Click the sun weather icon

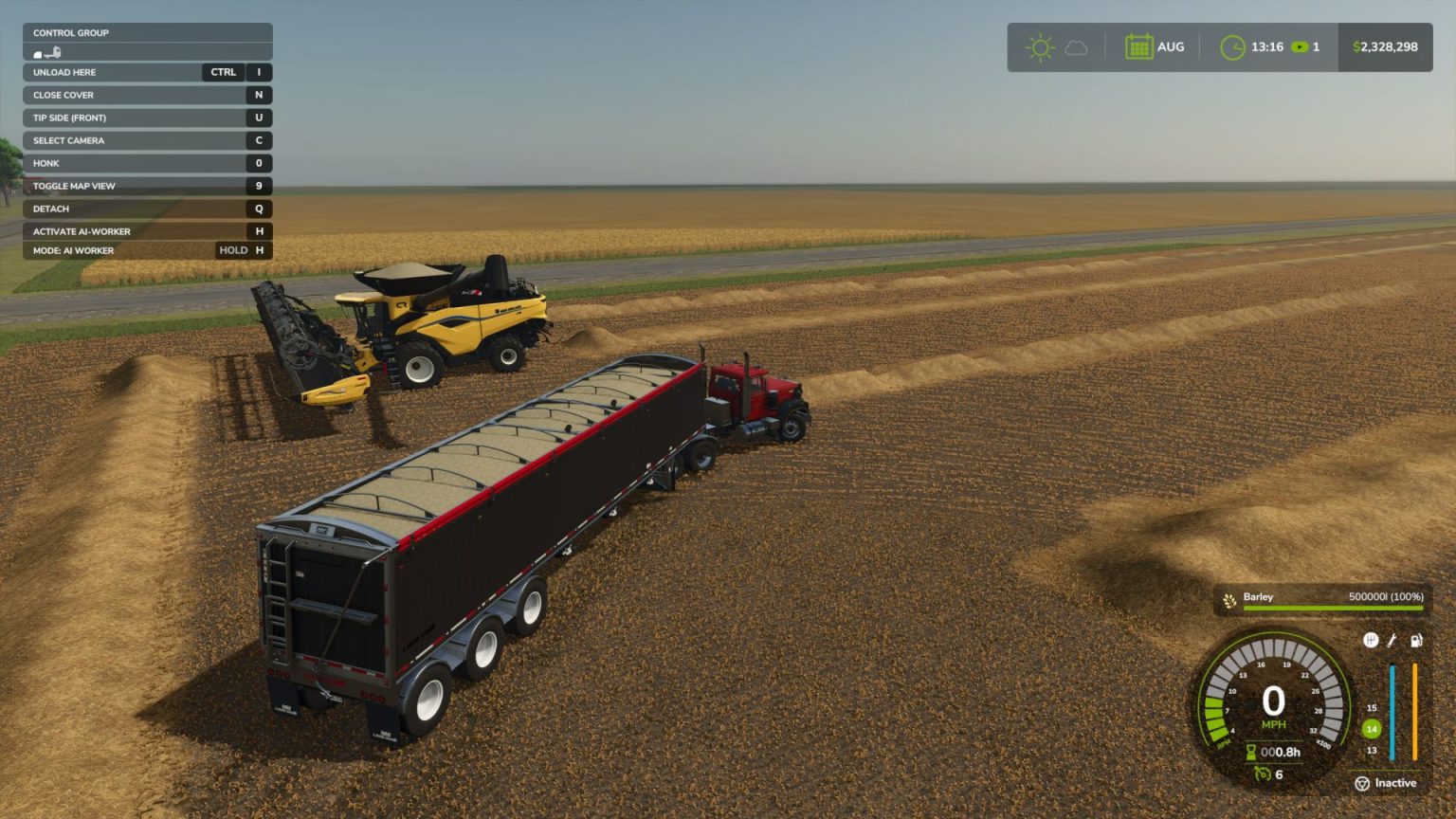[1040, 45]
